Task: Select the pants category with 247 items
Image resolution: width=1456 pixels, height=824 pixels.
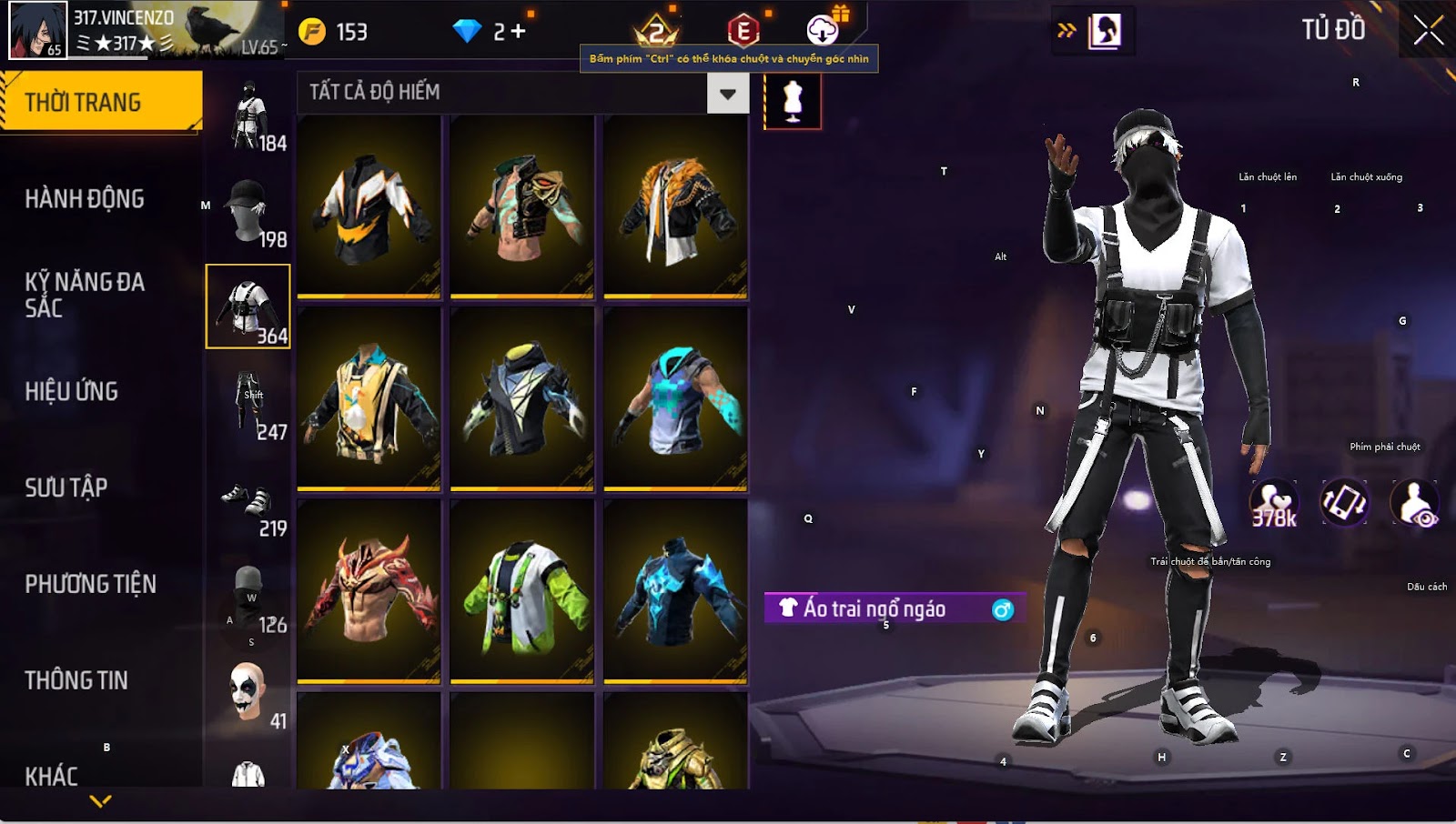Action: [248, 403]
